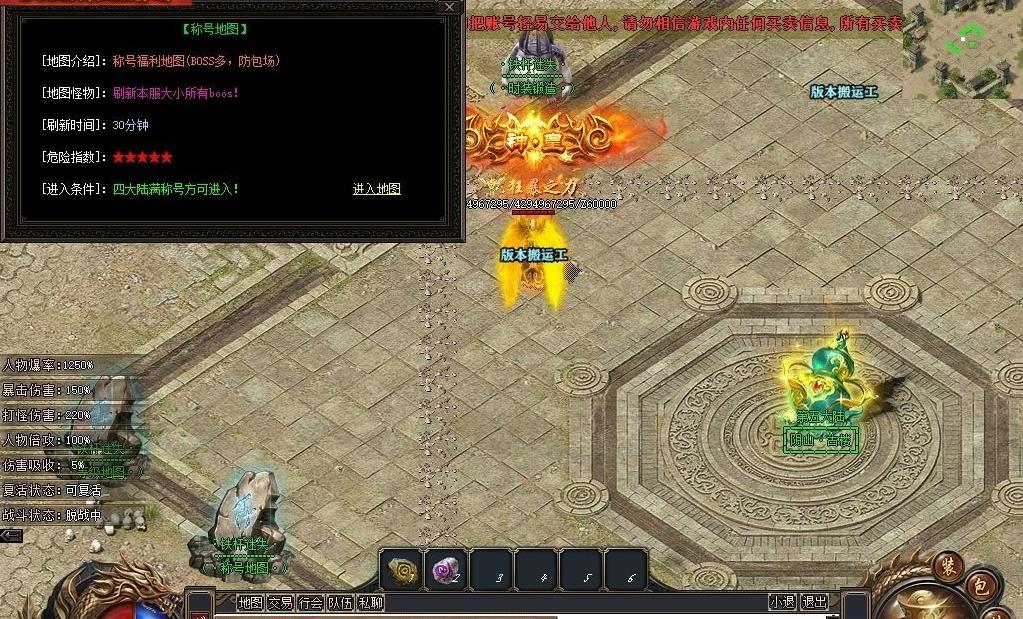The height and width of the screenshot is (619, 1023).
Task: Open the minimap in the corner
Action: pos(962,48)
